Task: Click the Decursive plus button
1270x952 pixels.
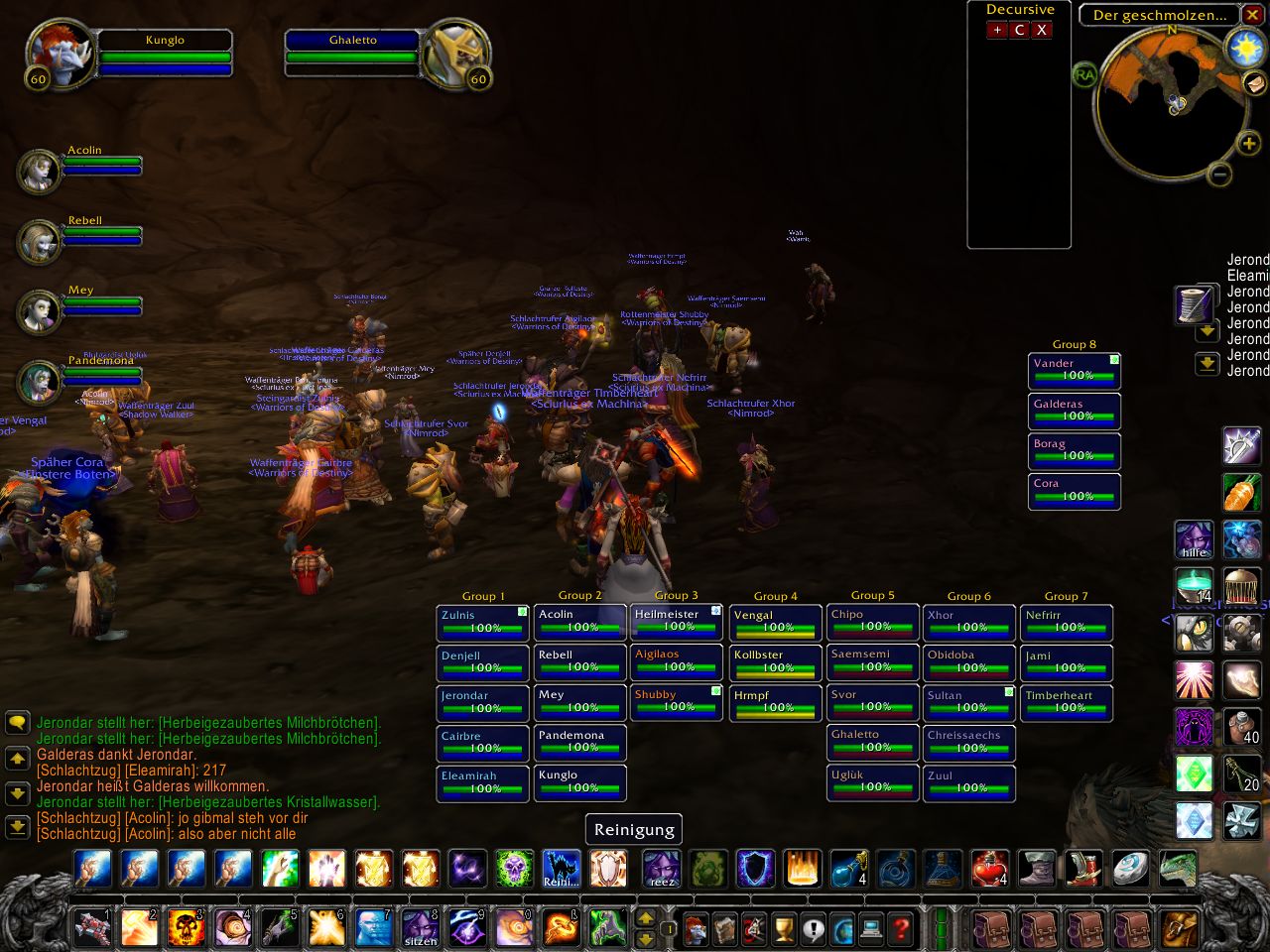Action: pyautogui.click(x=997, y=30)
